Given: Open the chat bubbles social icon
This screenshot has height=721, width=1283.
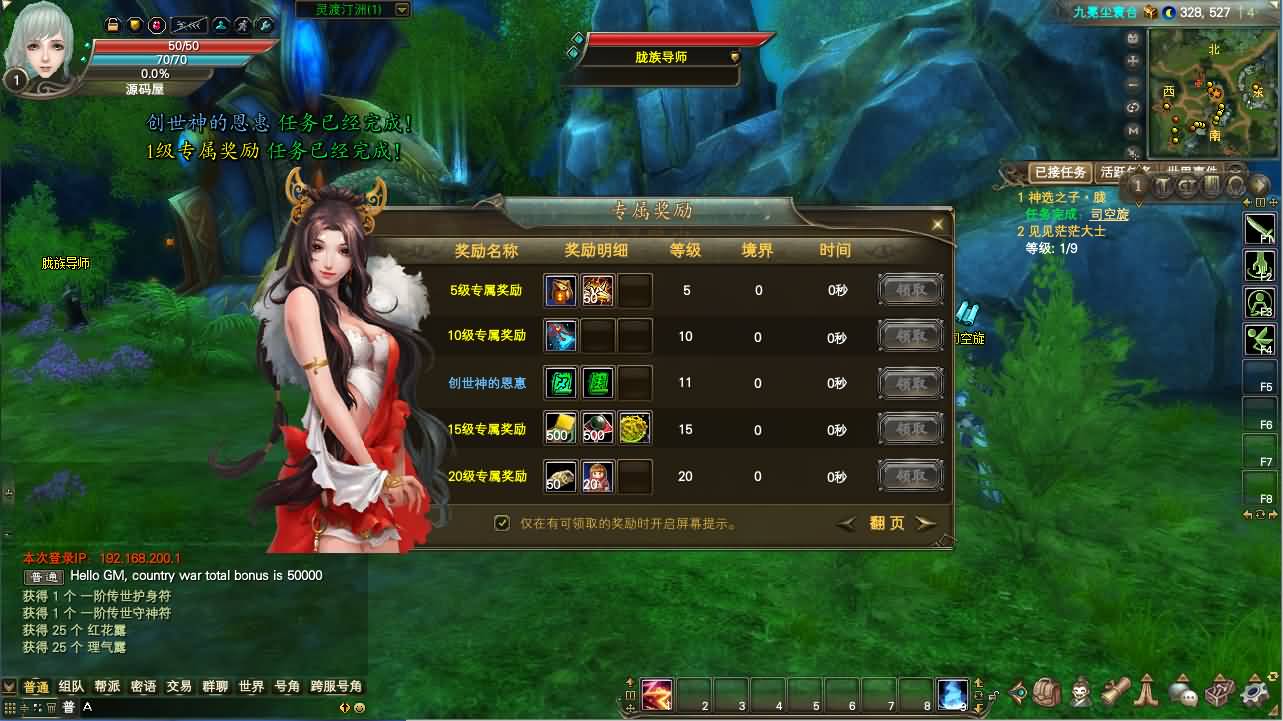Looking at the screenshot, I should click(x=1184, y=693).
